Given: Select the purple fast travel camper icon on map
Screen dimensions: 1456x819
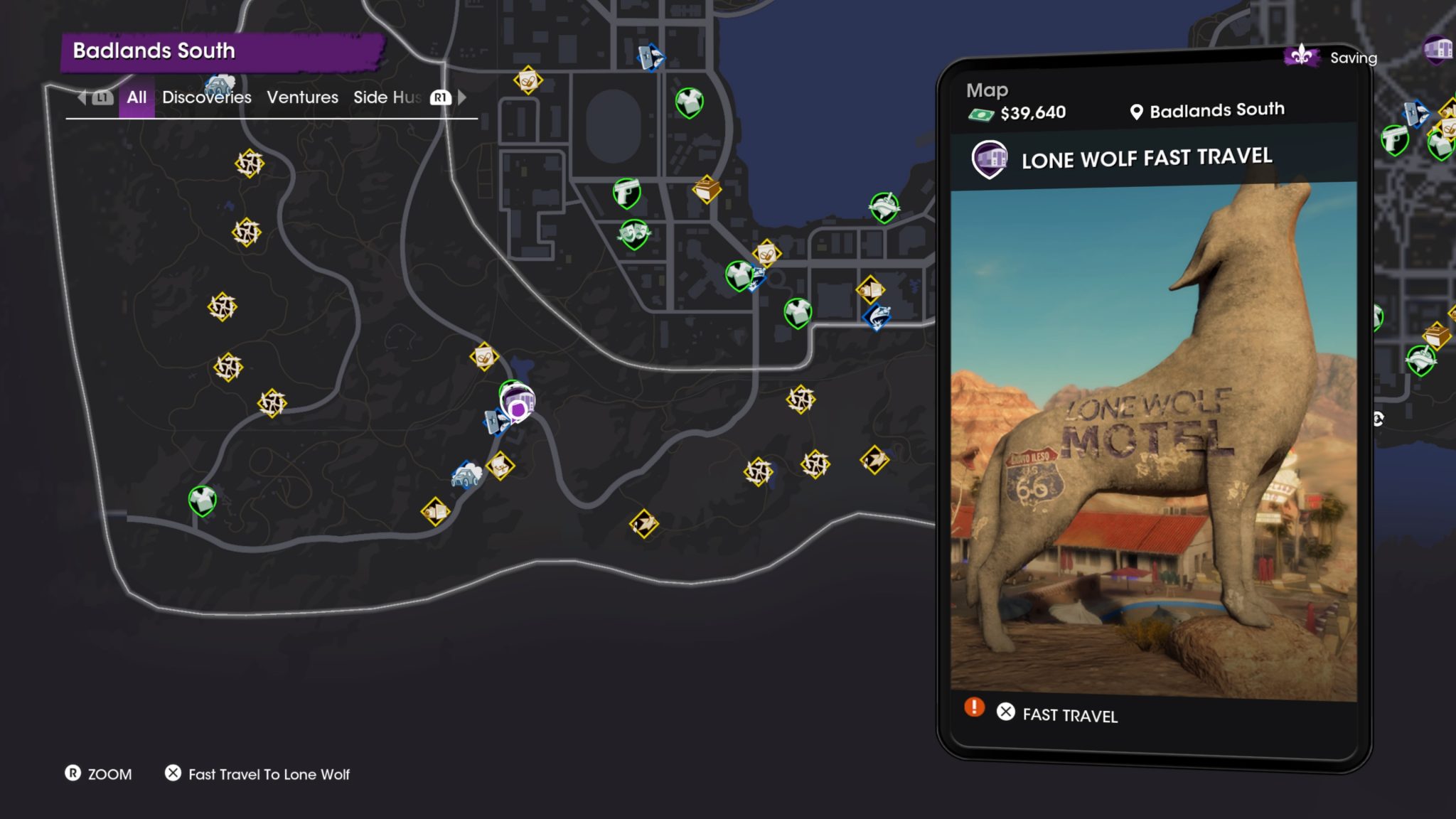Looking at the screenshot, I should tap(518, 402).
